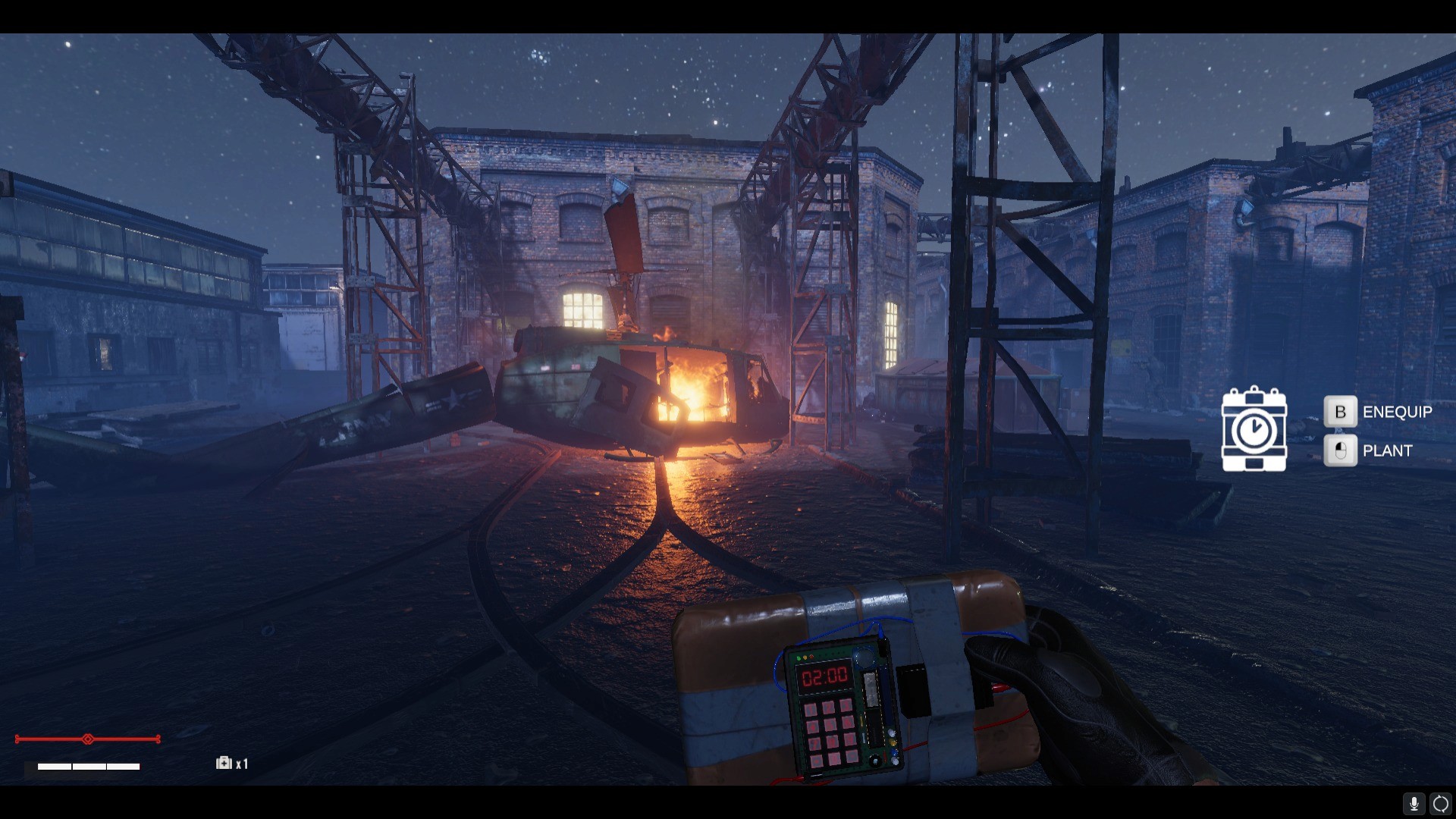Select the time bomb equipment icon

pos(1254,429)
